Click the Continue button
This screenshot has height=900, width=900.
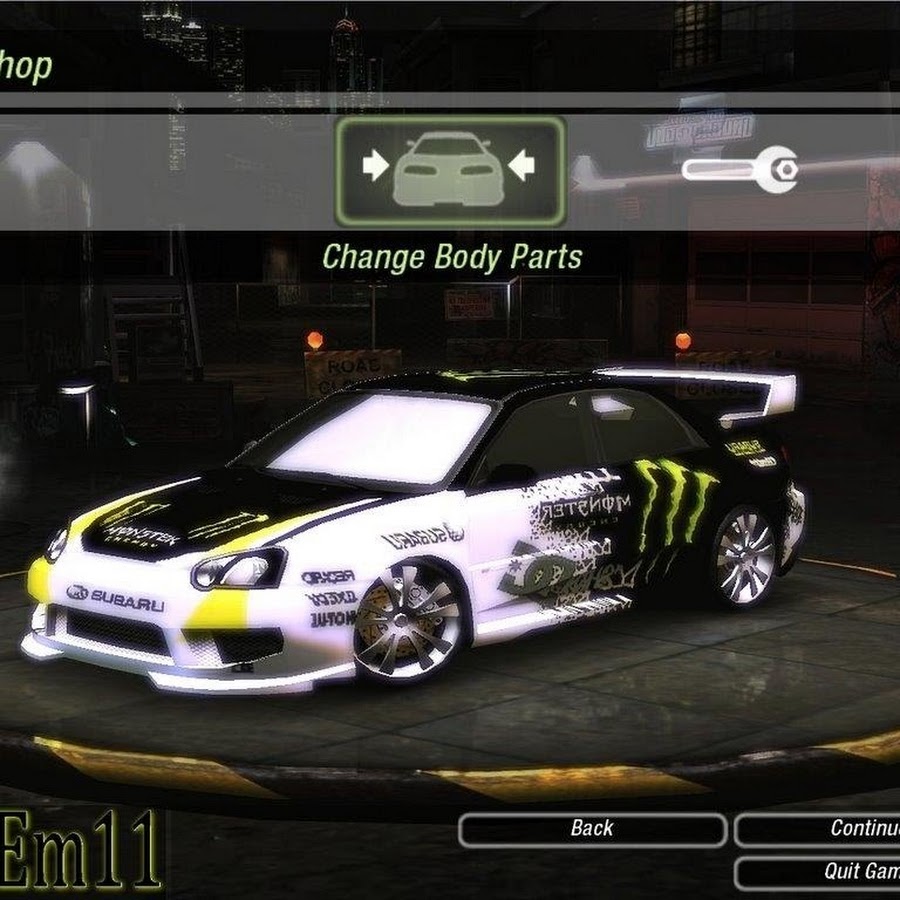(x=818, y=829)
